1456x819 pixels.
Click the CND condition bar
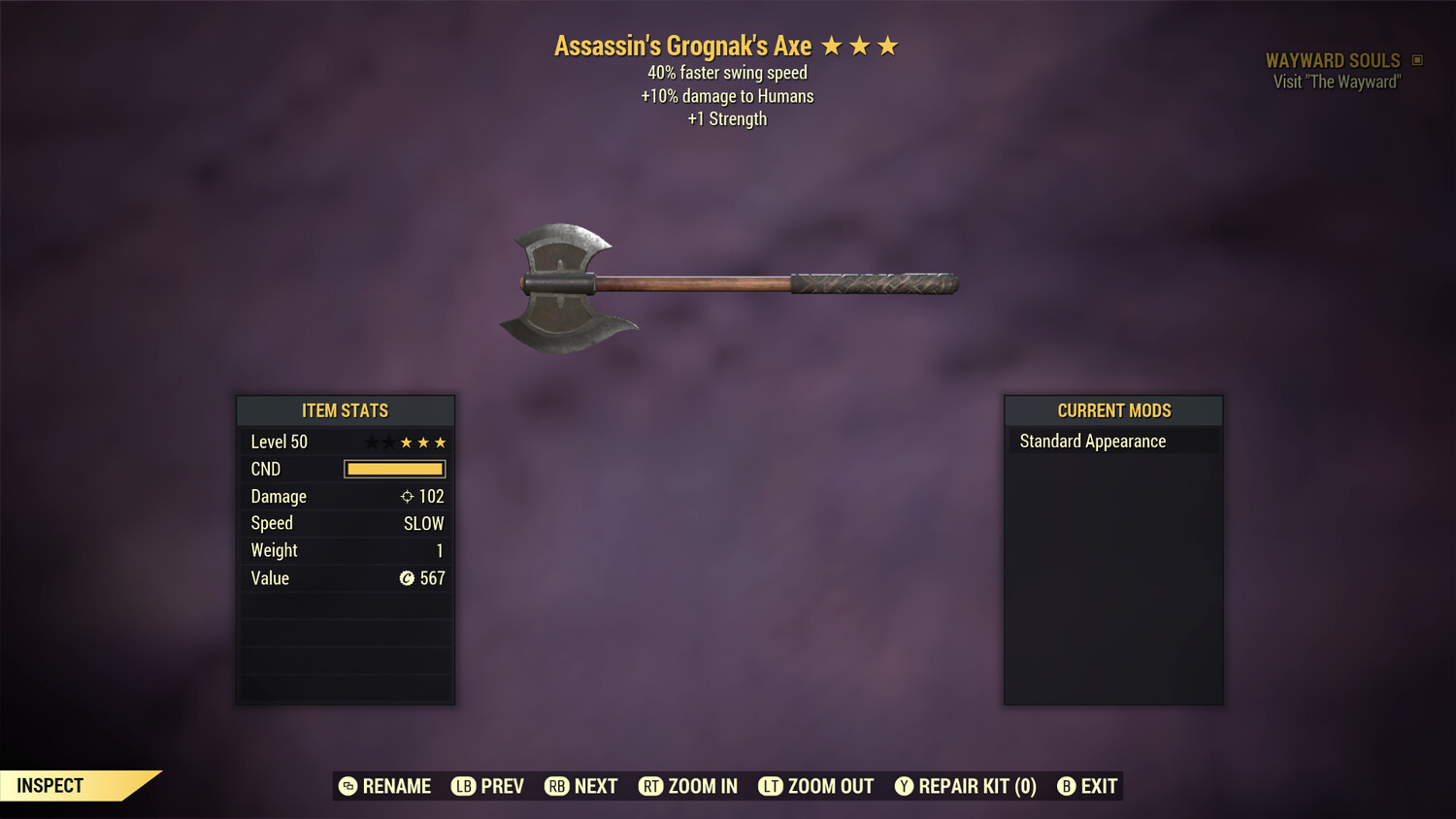(x=394, y=469)
